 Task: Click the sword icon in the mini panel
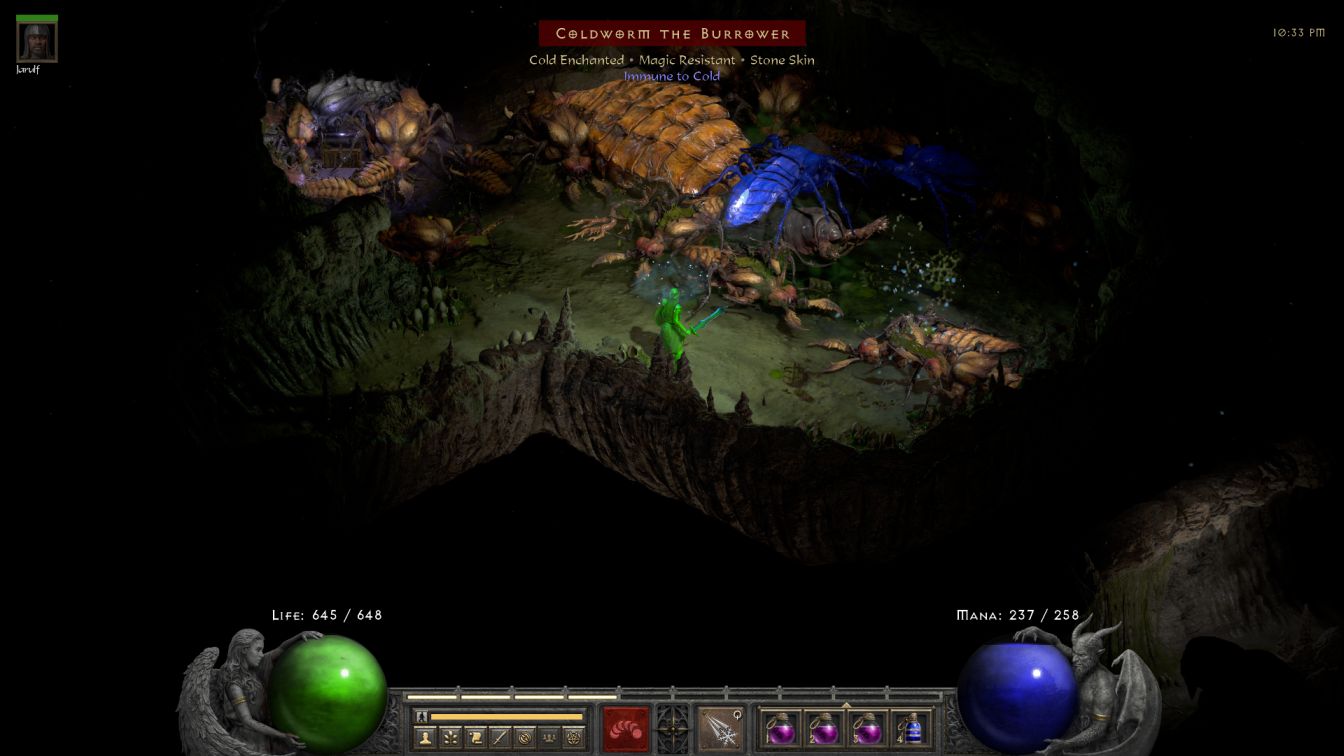point(501,738)
